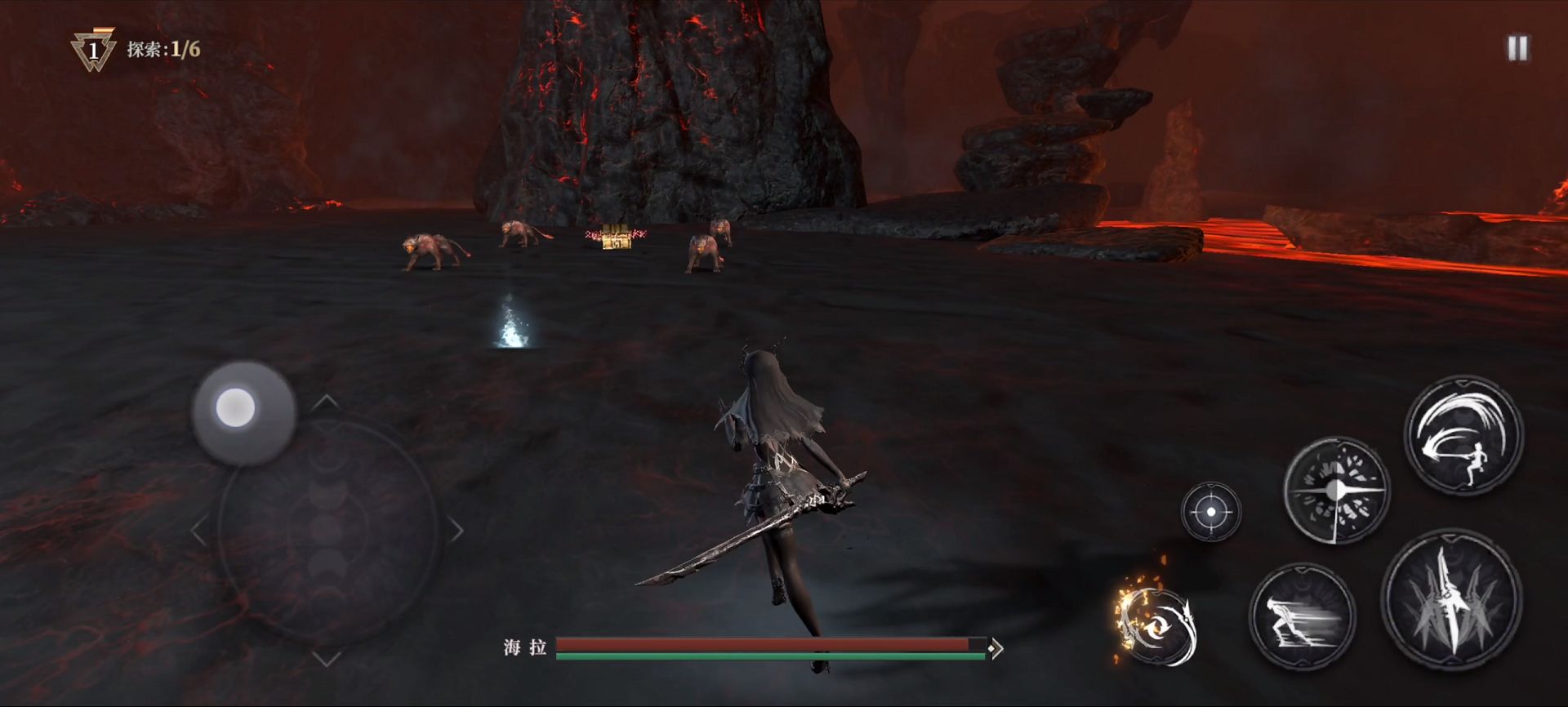1568x707 pixels.
Task: Tap the joystick's down direction arrow
Action: tap(326, 658)
